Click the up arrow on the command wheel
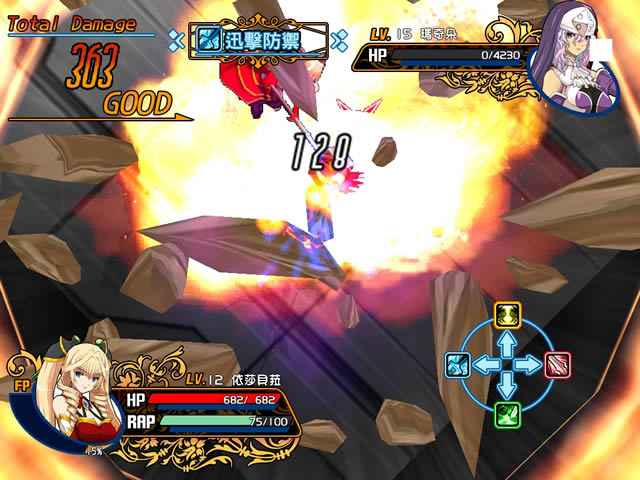The image size is (640, 480). pos(507,341)
